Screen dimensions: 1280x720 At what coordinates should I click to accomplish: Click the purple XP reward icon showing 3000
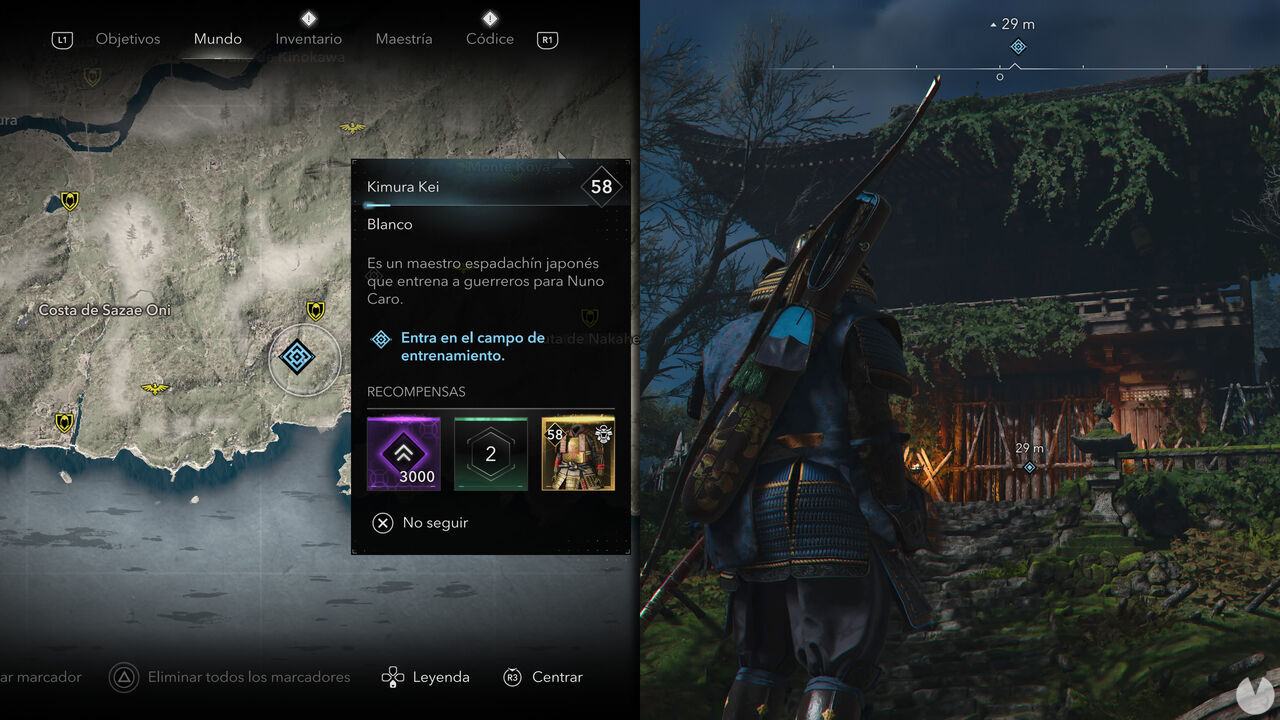[x=403, y=452]
